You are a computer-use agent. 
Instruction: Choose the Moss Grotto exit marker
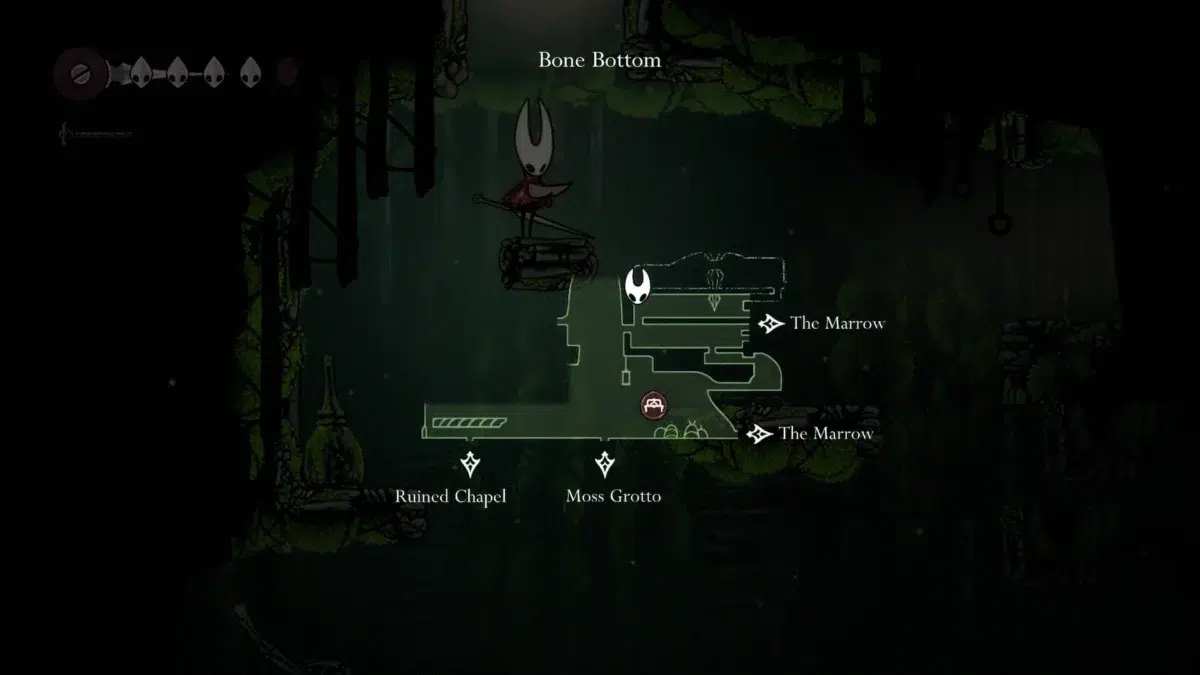point(604,464)
